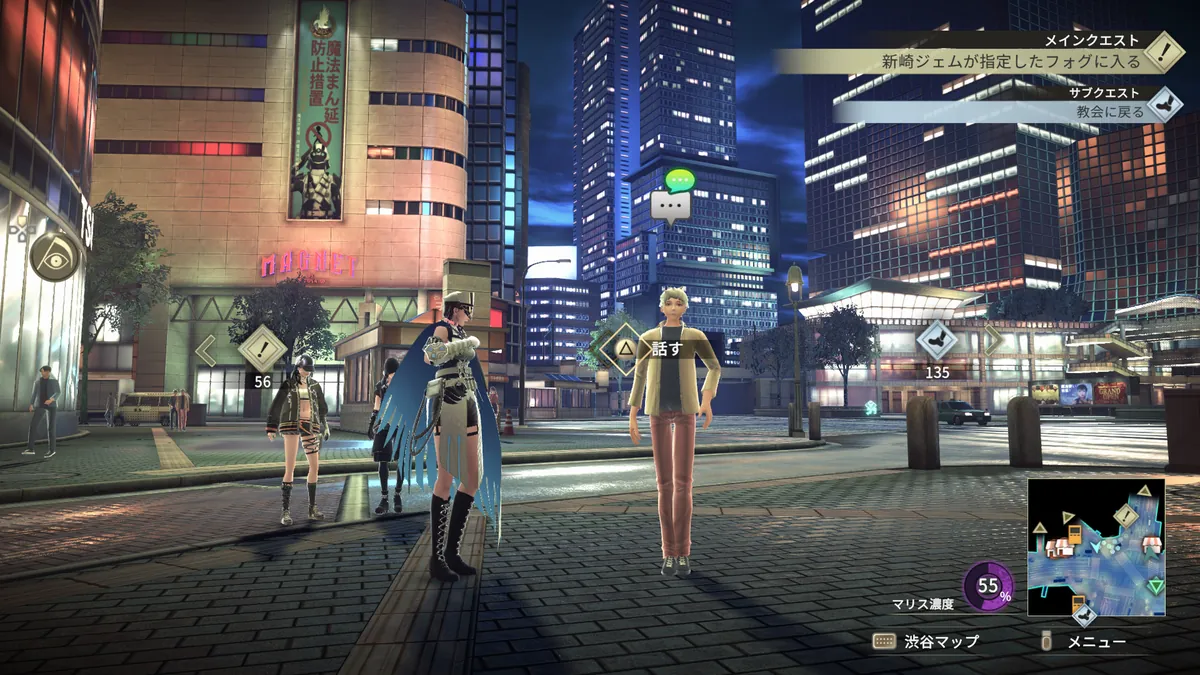This screenshot has height=675, width=1200.
Task: Open the 渋谷マップ map button
Action: pos(927,642)
